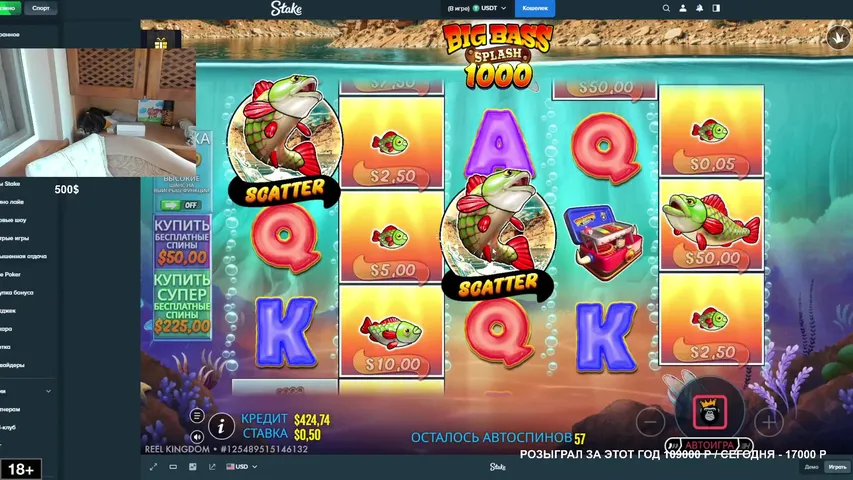853x480 pixels.
Task: Switch to the Спорт tab
Action: [41, 8]
